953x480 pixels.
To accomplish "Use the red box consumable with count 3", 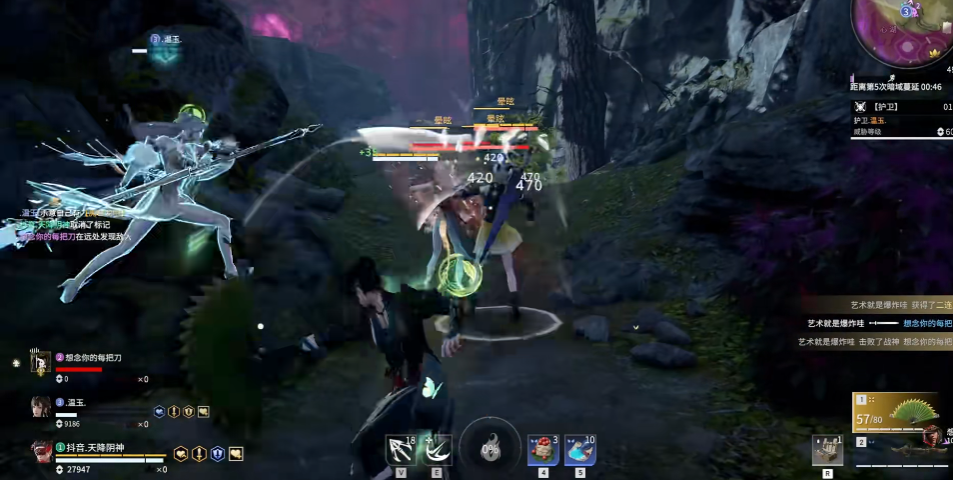I will (543, 450).
